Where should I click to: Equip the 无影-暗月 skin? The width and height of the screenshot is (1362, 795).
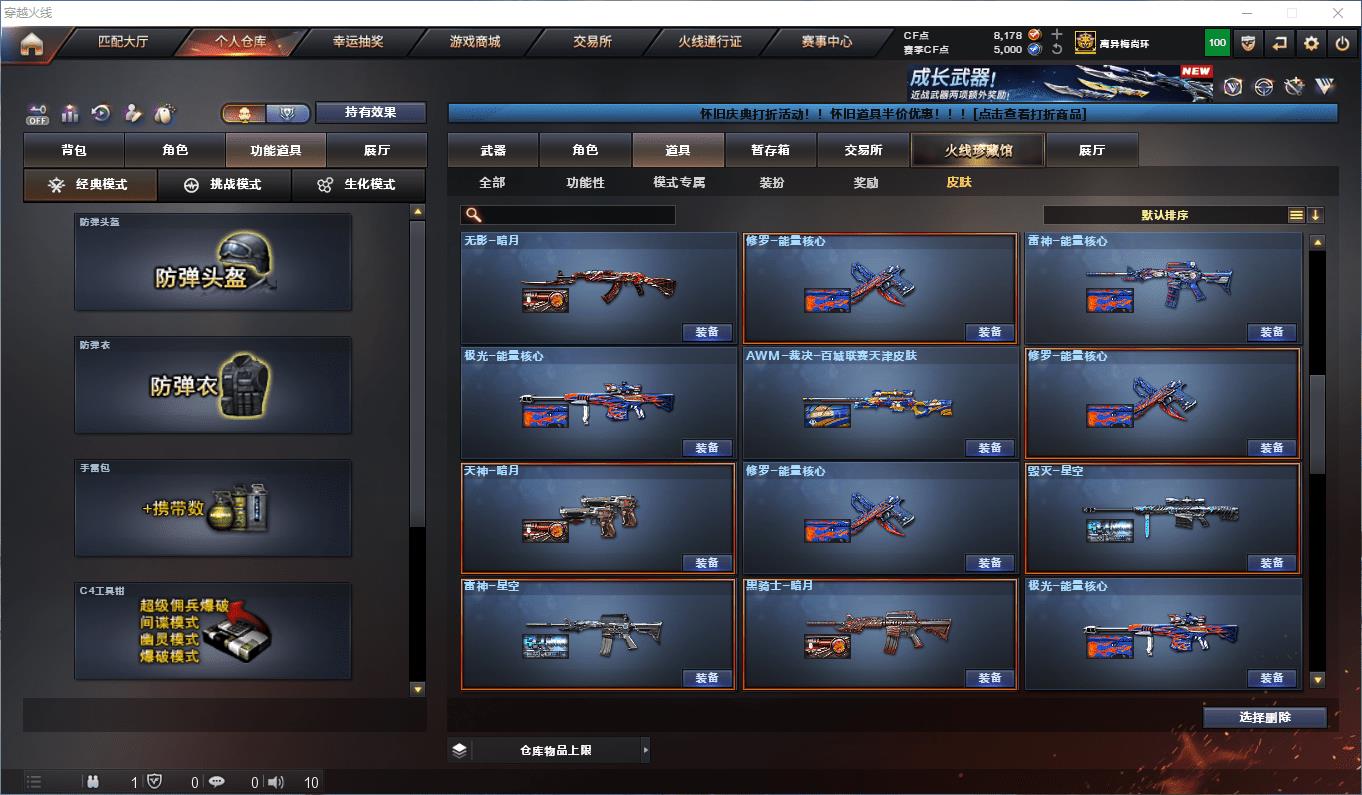pos(707,332)
